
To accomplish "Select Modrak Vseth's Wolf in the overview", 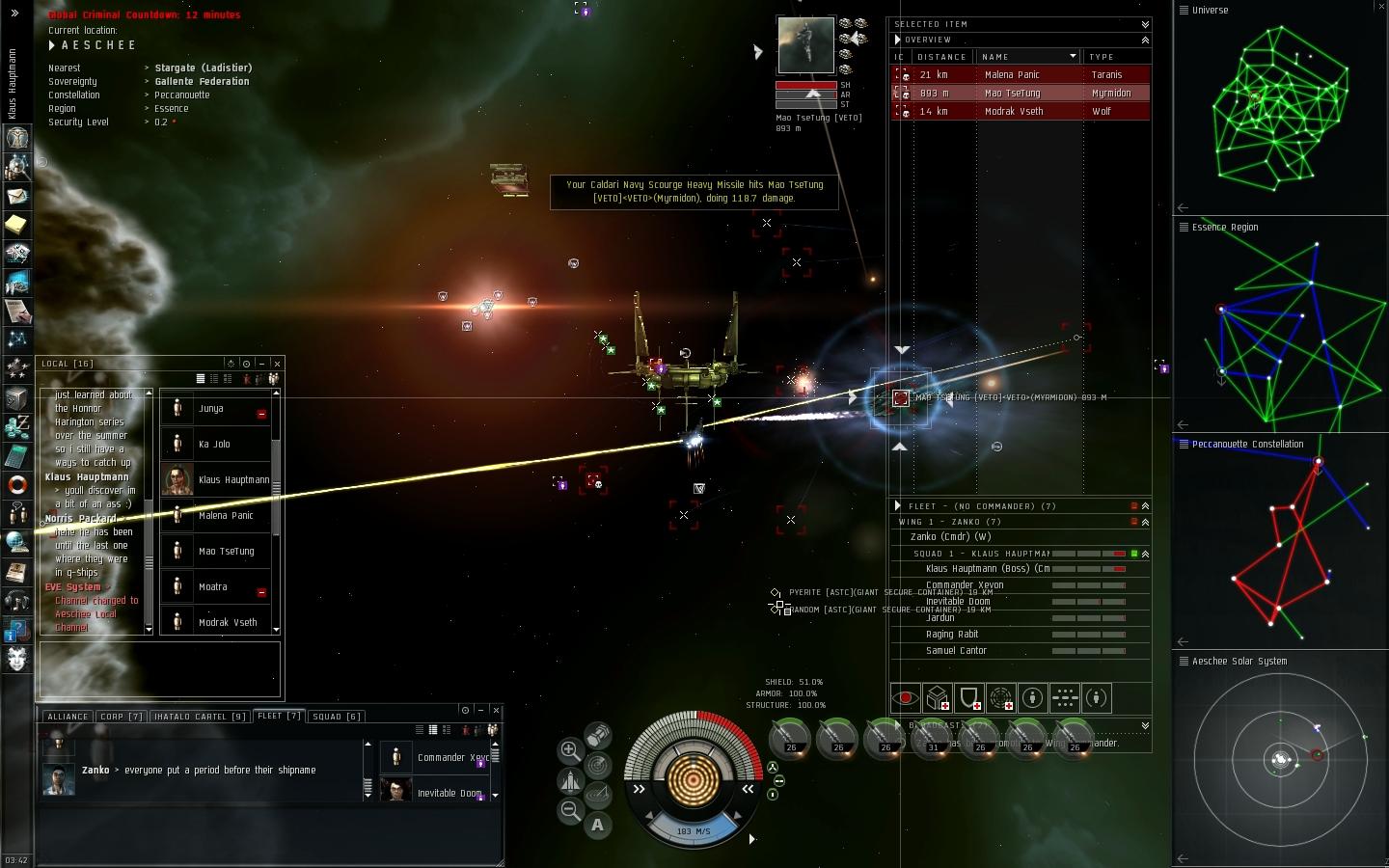I will (1013, 111).
